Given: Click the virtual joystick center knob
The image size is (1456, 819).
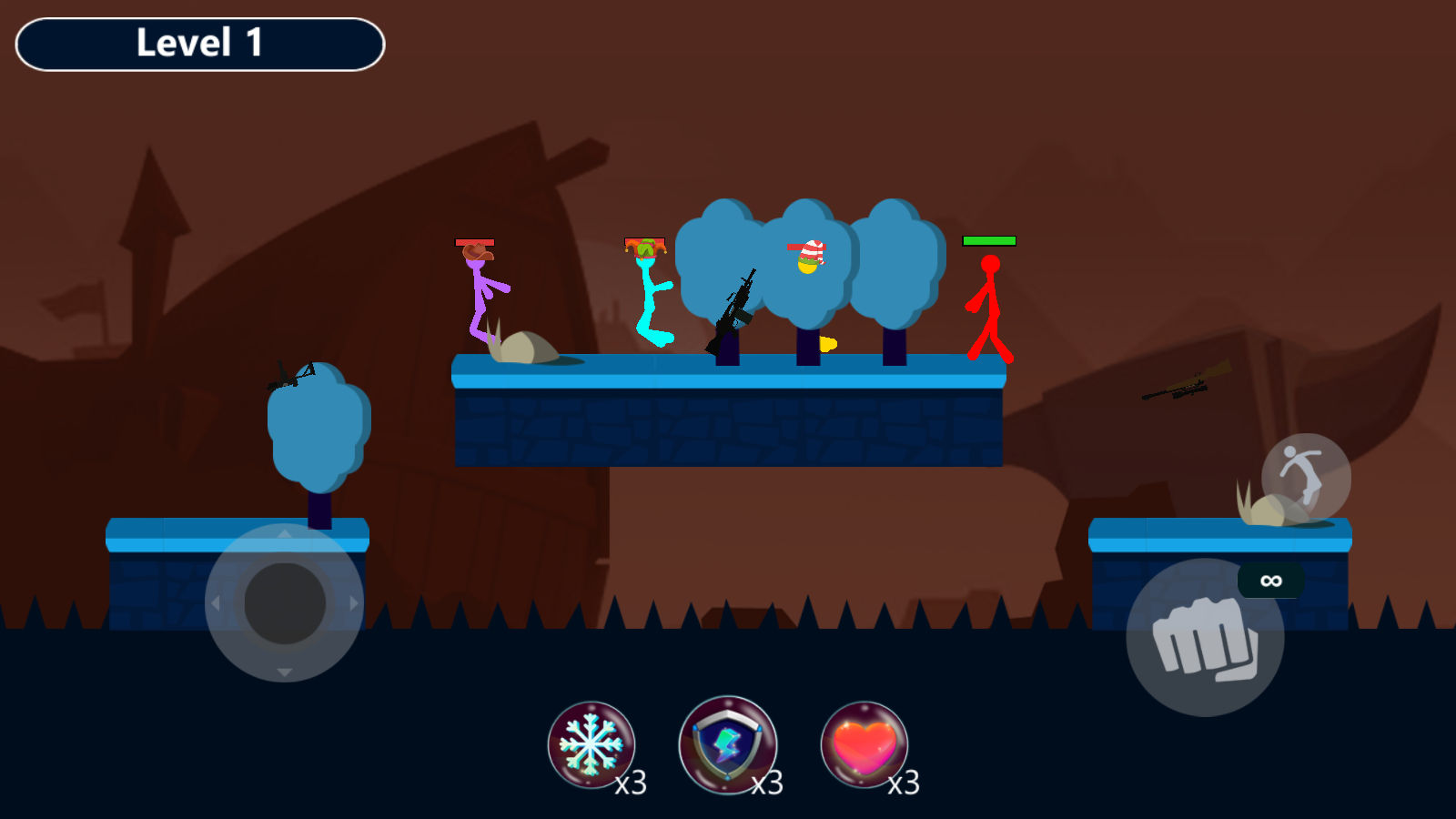Looking at the screenshot, I should [x=285, y=602].
